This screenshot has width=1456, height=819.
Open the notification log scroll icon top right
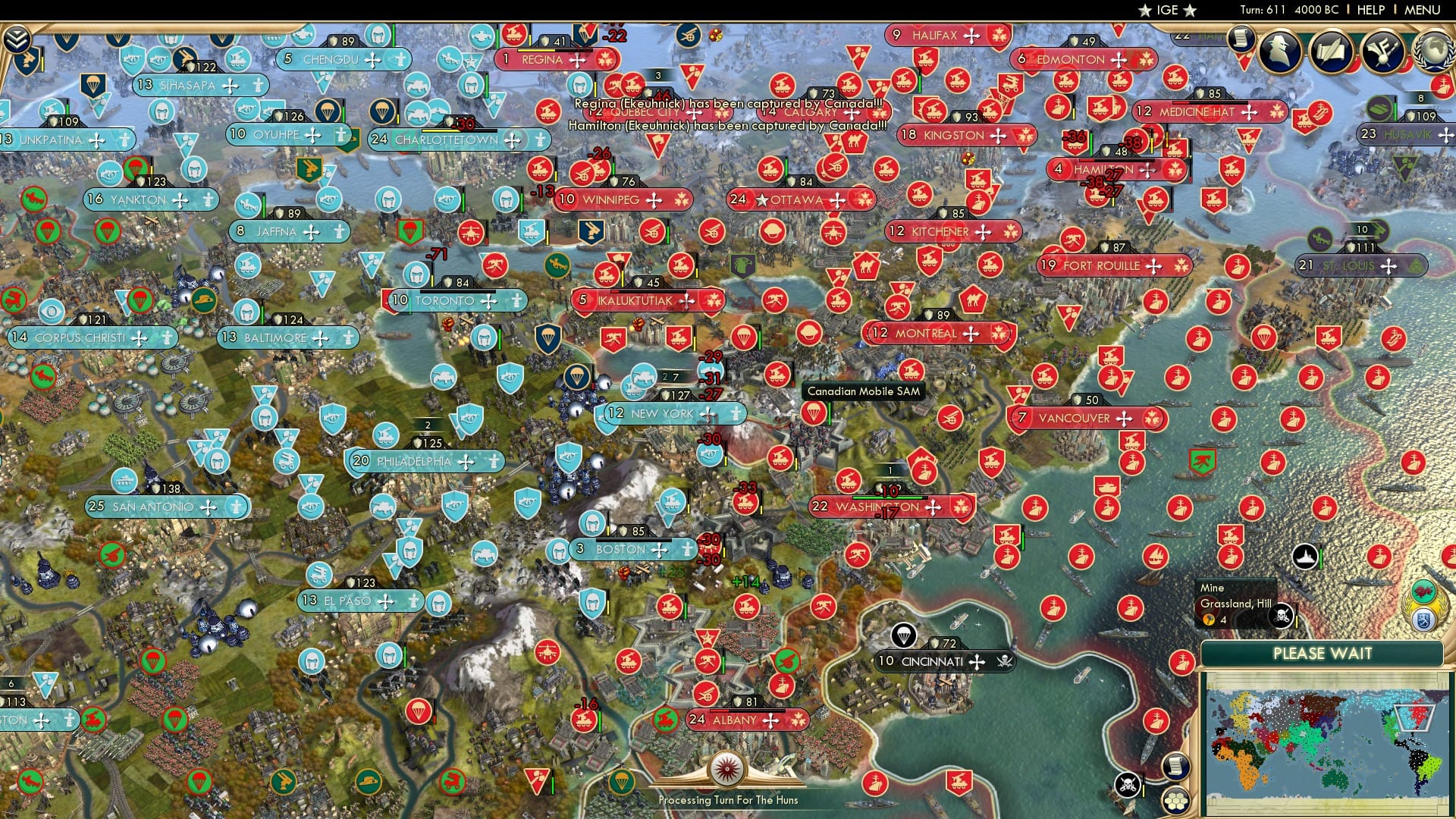point(1239,39)
